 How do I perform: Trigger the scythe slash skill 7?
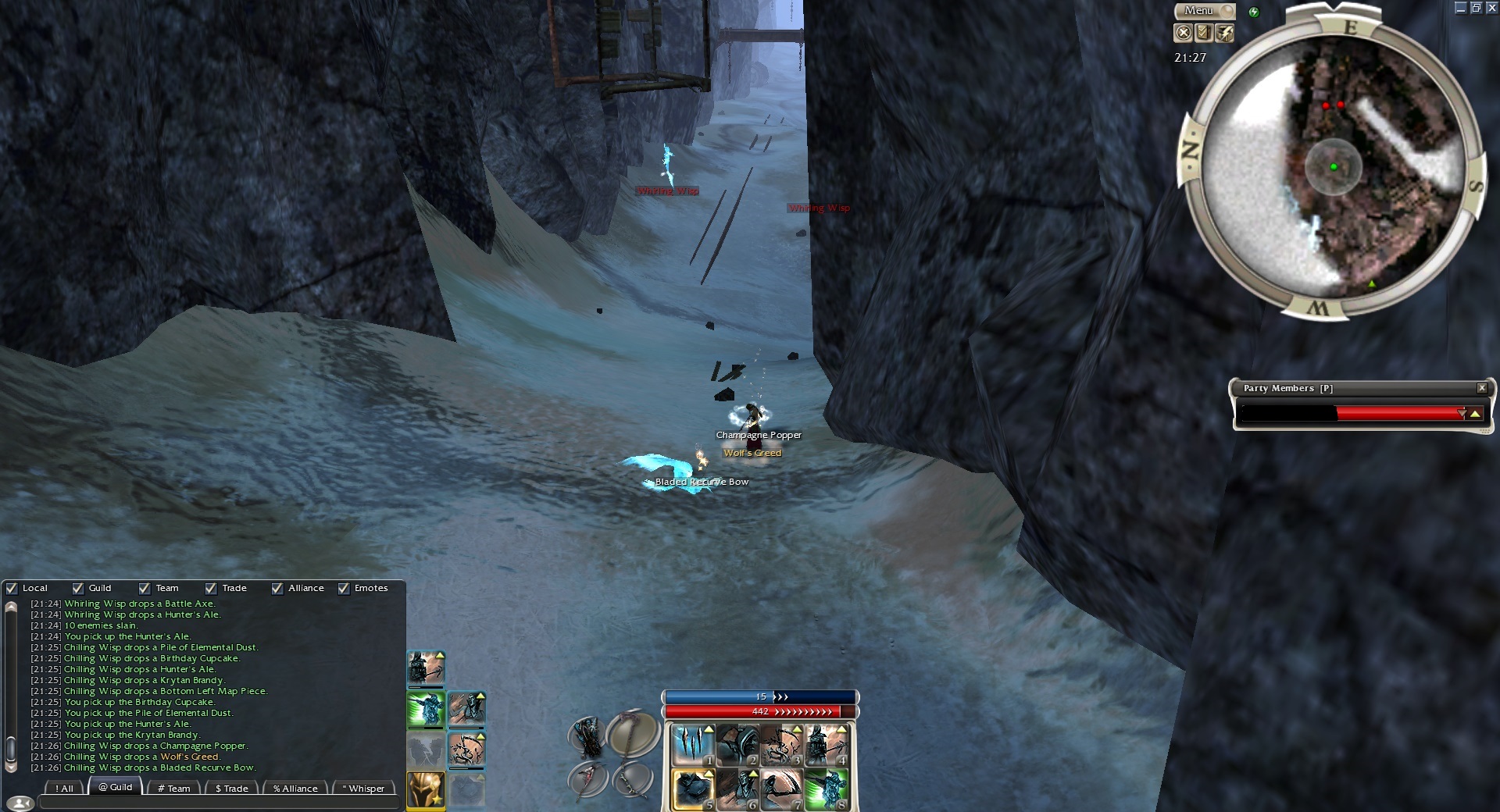[x=782, y=789]
